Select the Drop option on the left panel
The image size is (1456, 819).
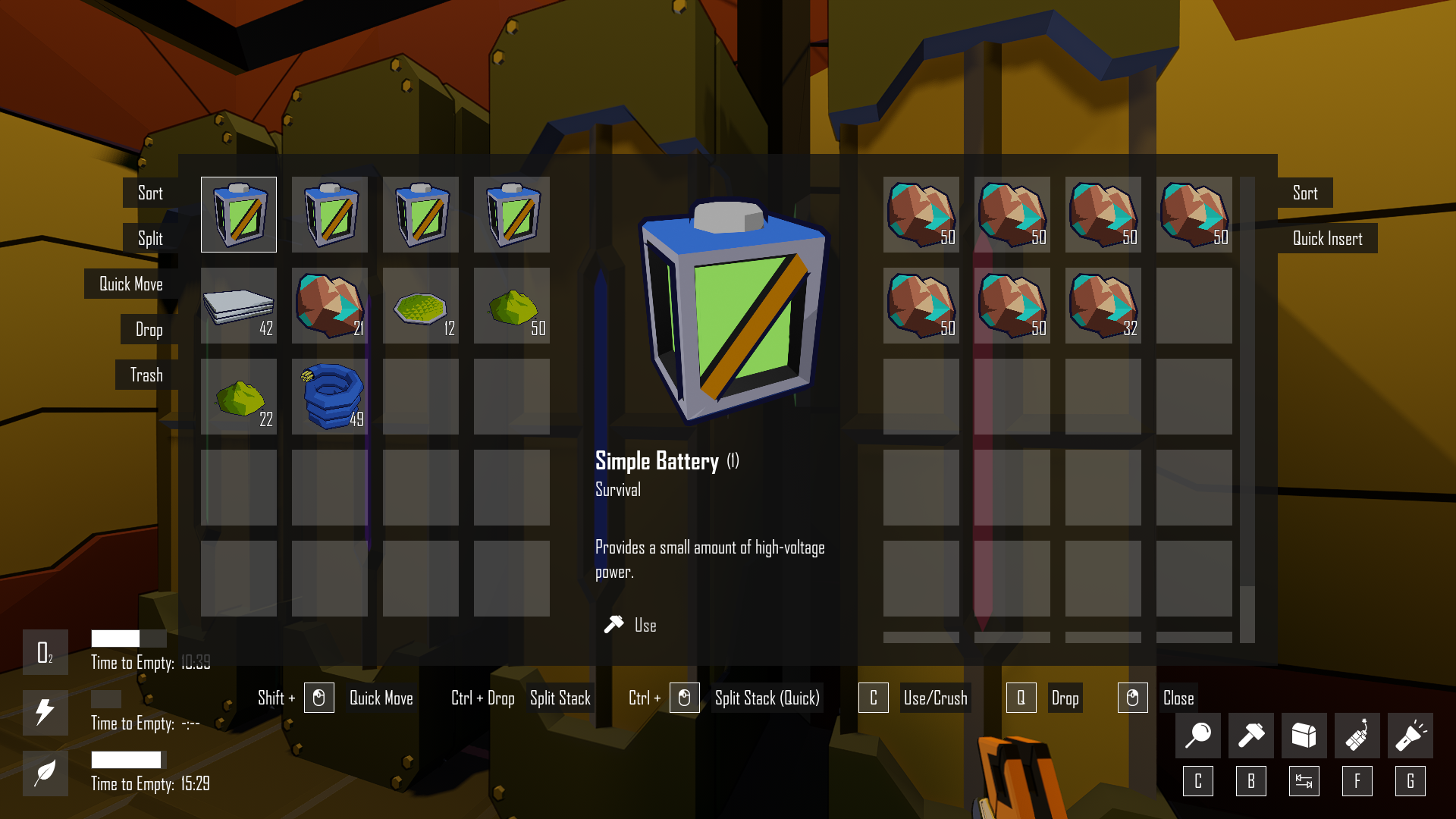pyautogui.click(x=149, y=330)
